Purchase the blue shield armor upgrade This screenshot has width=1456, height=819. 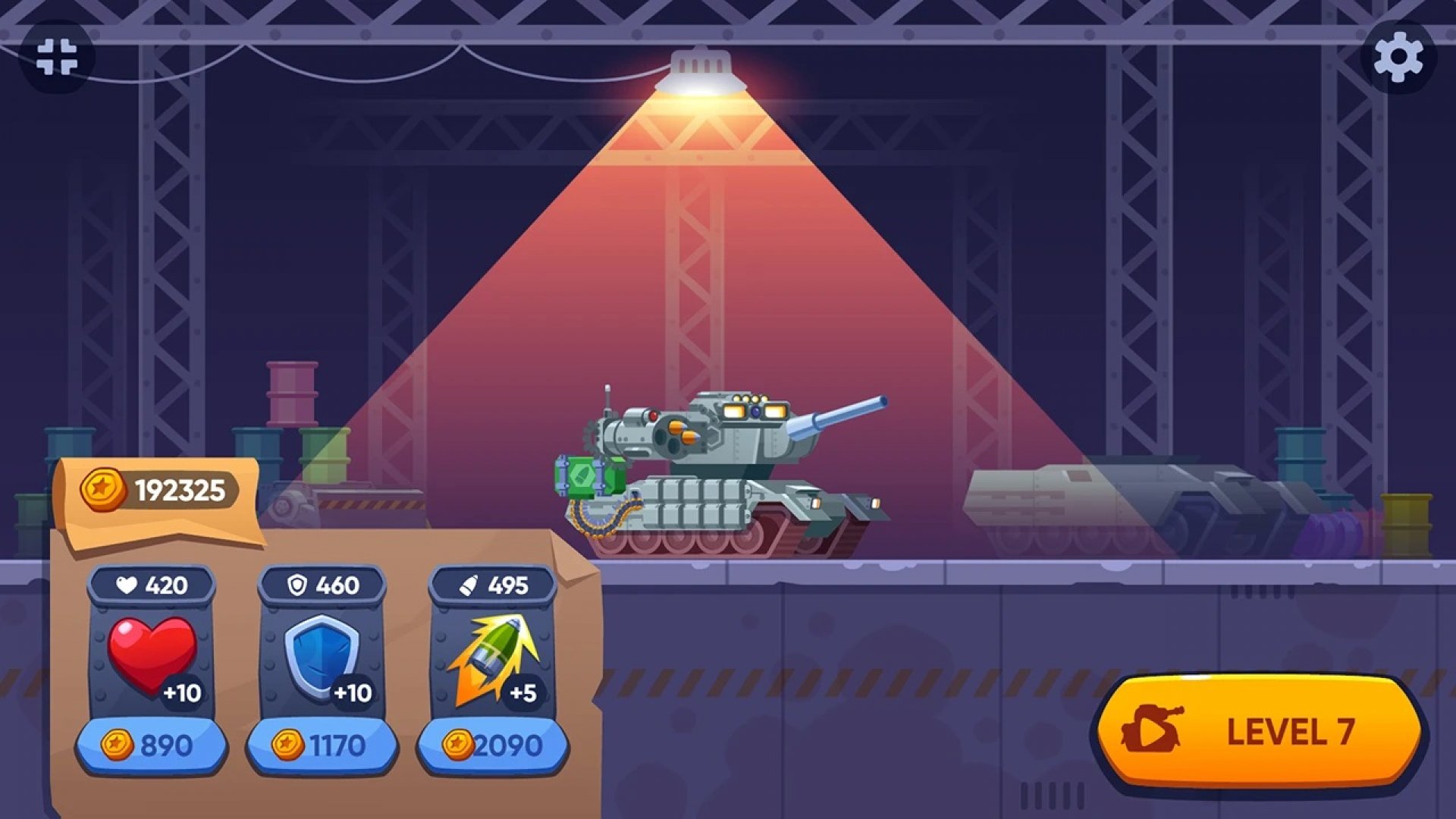322,745
